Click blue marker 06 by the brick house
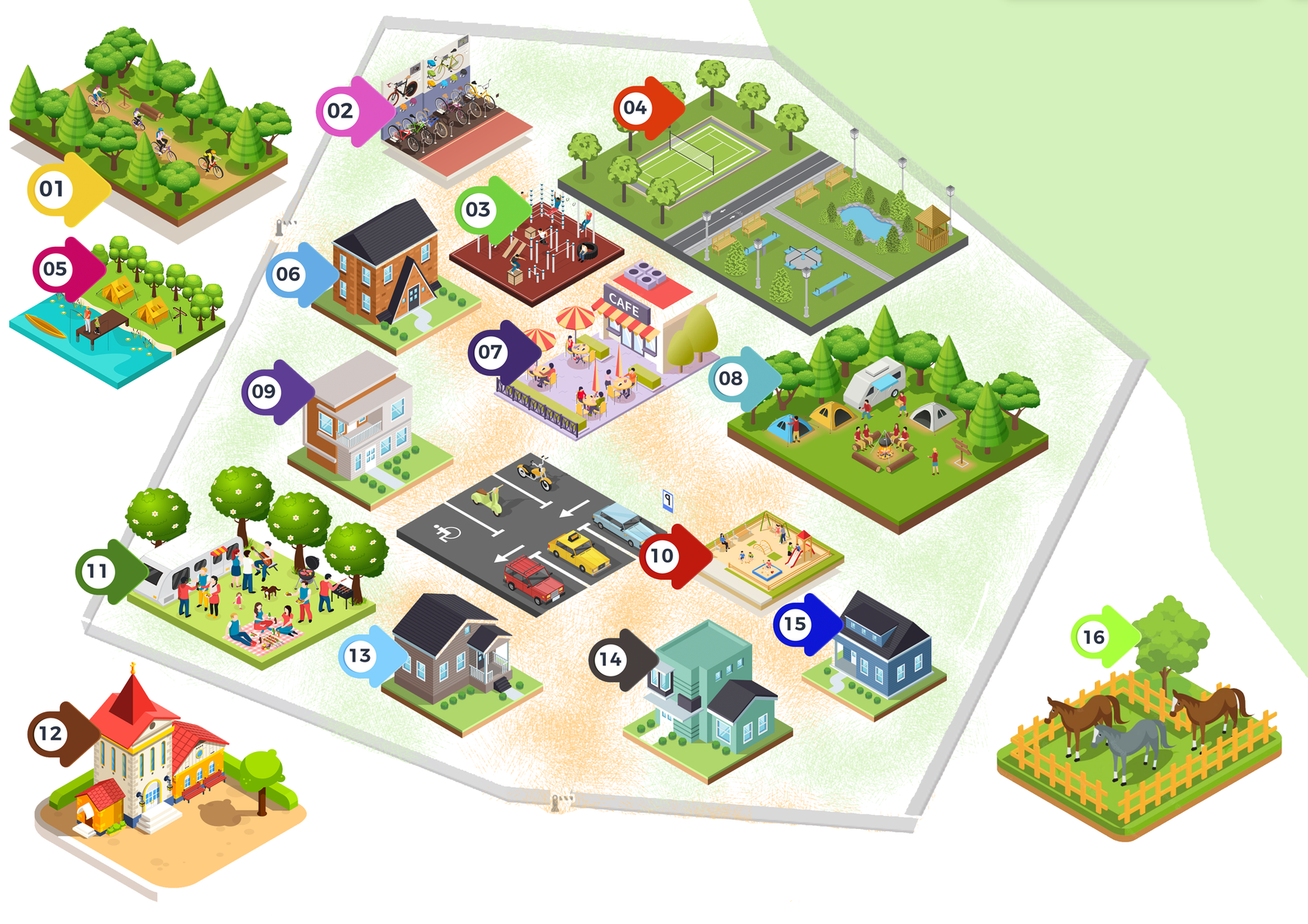Screen dimensions: 1308x924 pyautogui.click(x=288, y=274)
